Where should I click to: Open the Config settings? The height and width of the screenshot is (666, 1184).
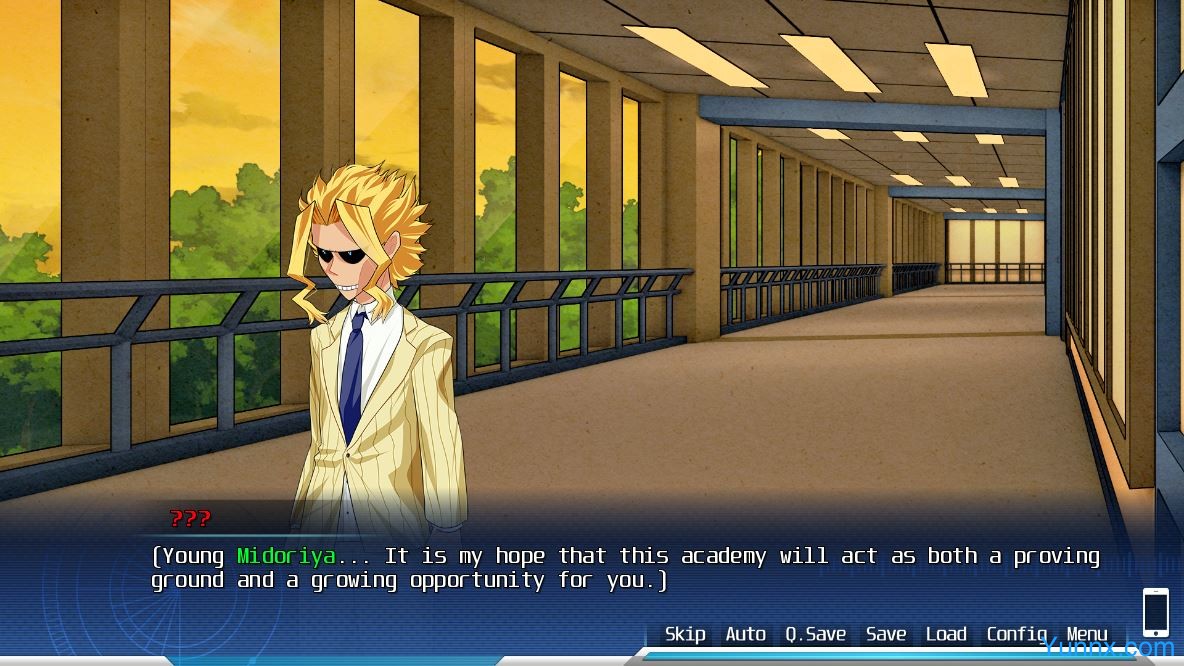(1016, 634)
